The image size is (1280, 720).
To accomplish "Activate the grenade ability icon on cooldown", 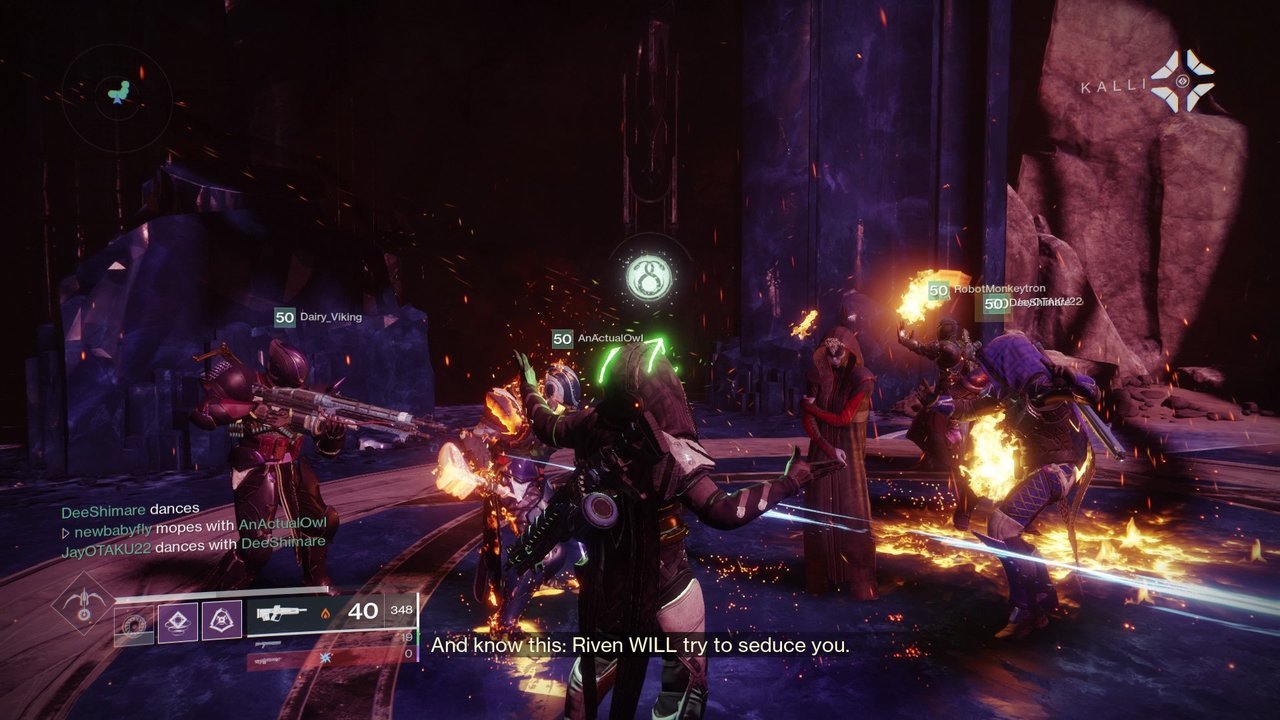I will (x=134, y=623).
